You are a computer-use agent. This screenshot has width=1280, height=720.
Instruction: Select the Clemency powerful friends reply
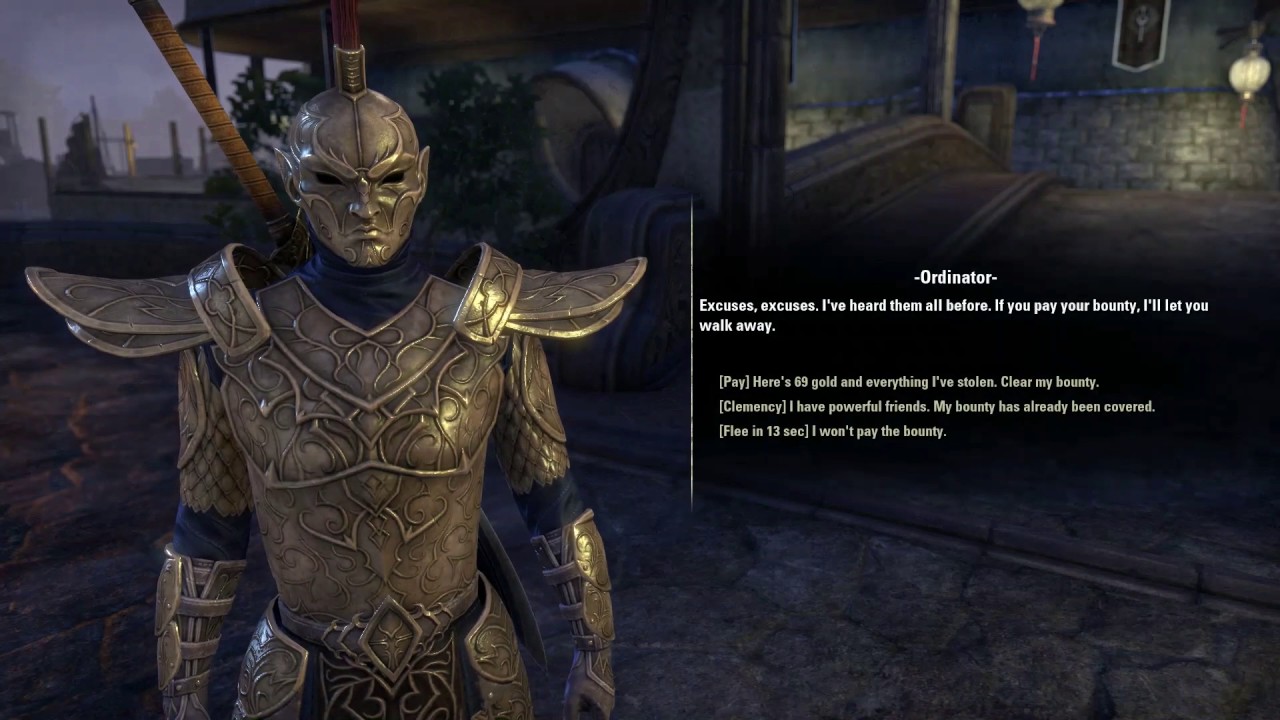click(936, 407)
